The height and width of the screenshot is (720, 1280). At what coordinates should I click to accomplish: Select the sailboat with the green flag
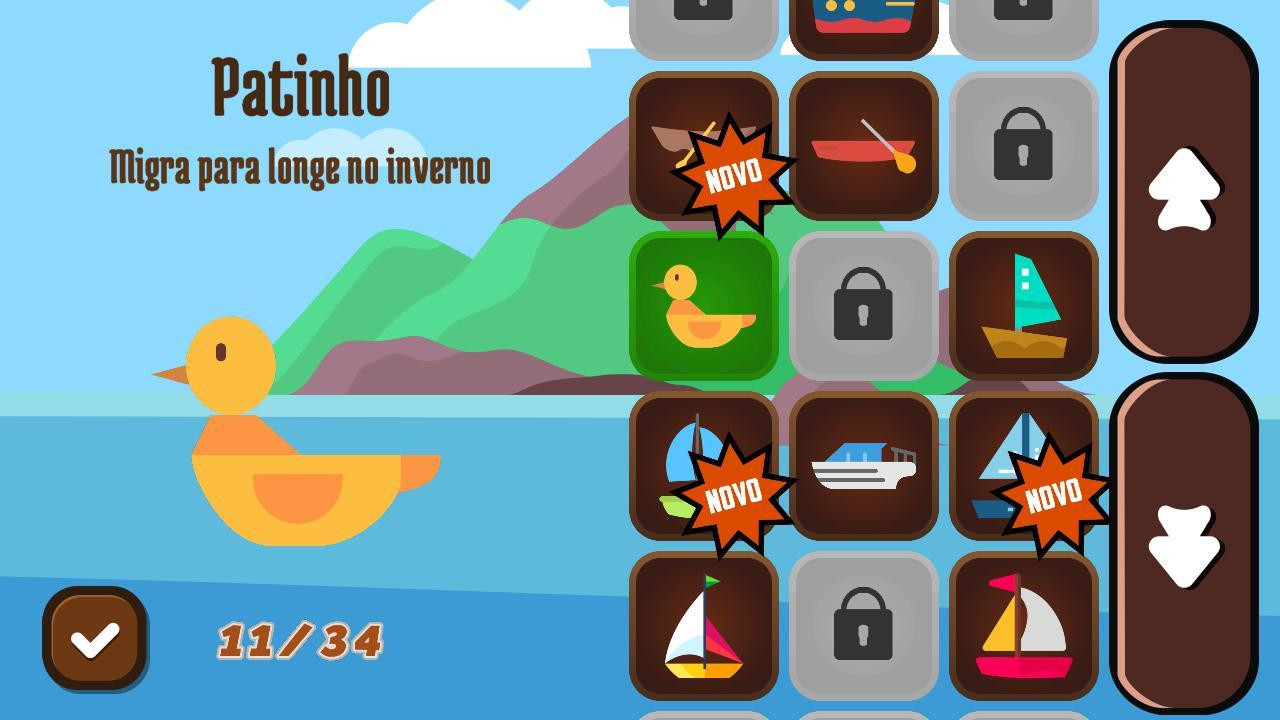pos(705,625)
